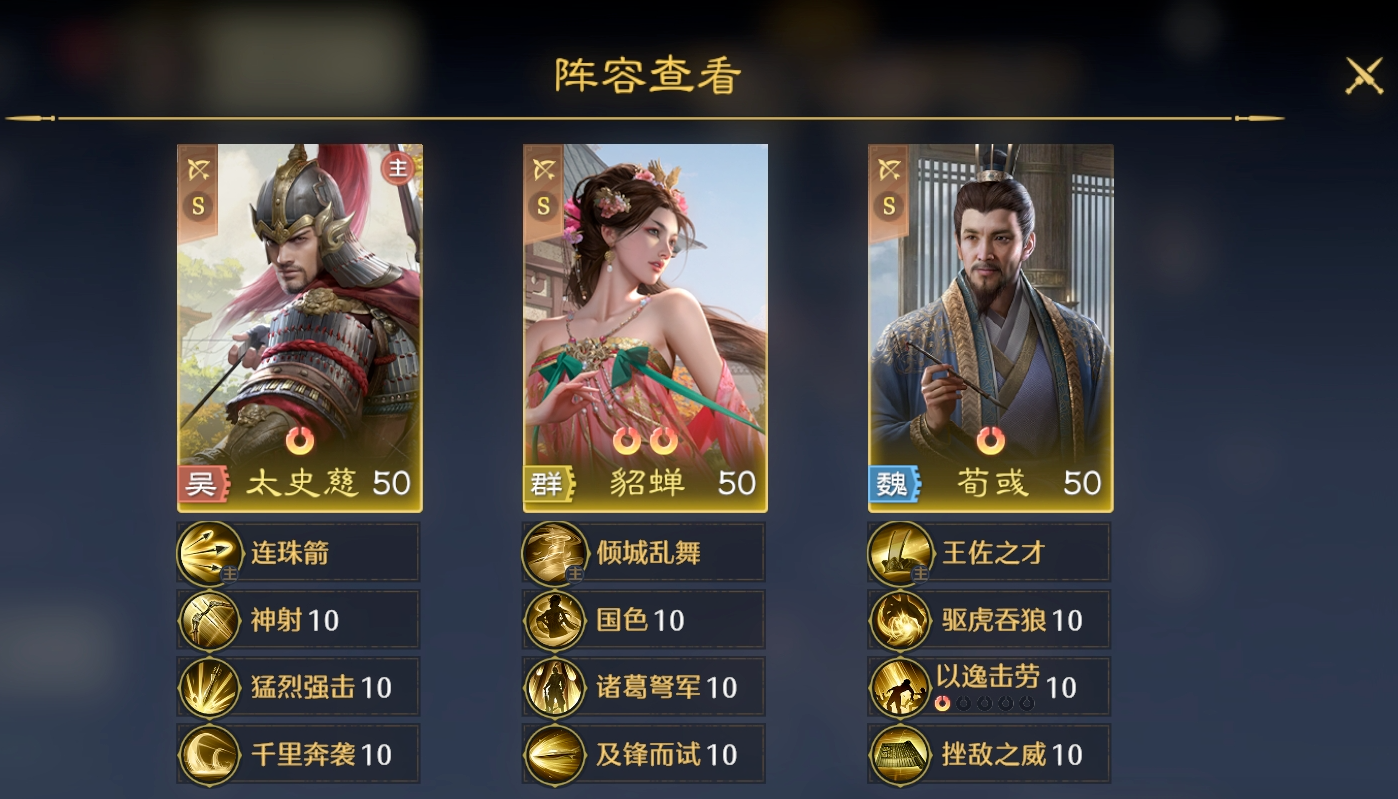This screenshot has height=799, width=1398.
Task: Tap the S rank badge on 貂蝉's card
Action: point(543,206)
